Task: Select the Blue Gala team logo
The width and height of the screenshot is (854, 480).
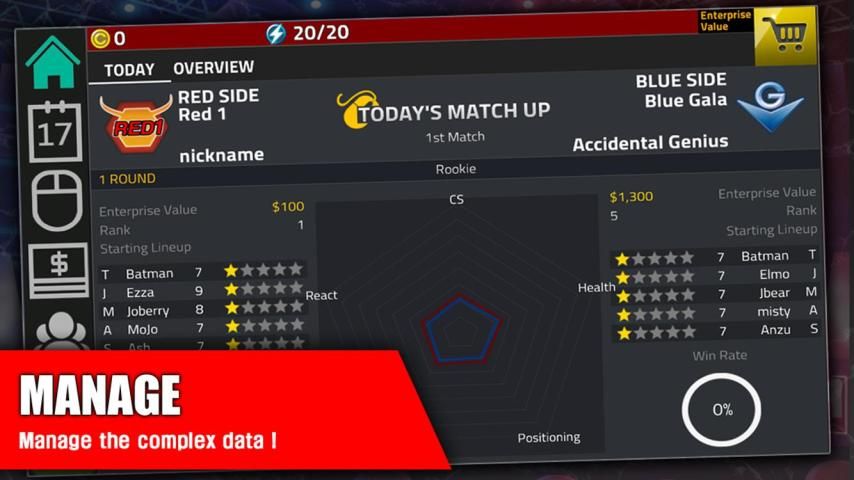Action: click(x=770, y=108)
